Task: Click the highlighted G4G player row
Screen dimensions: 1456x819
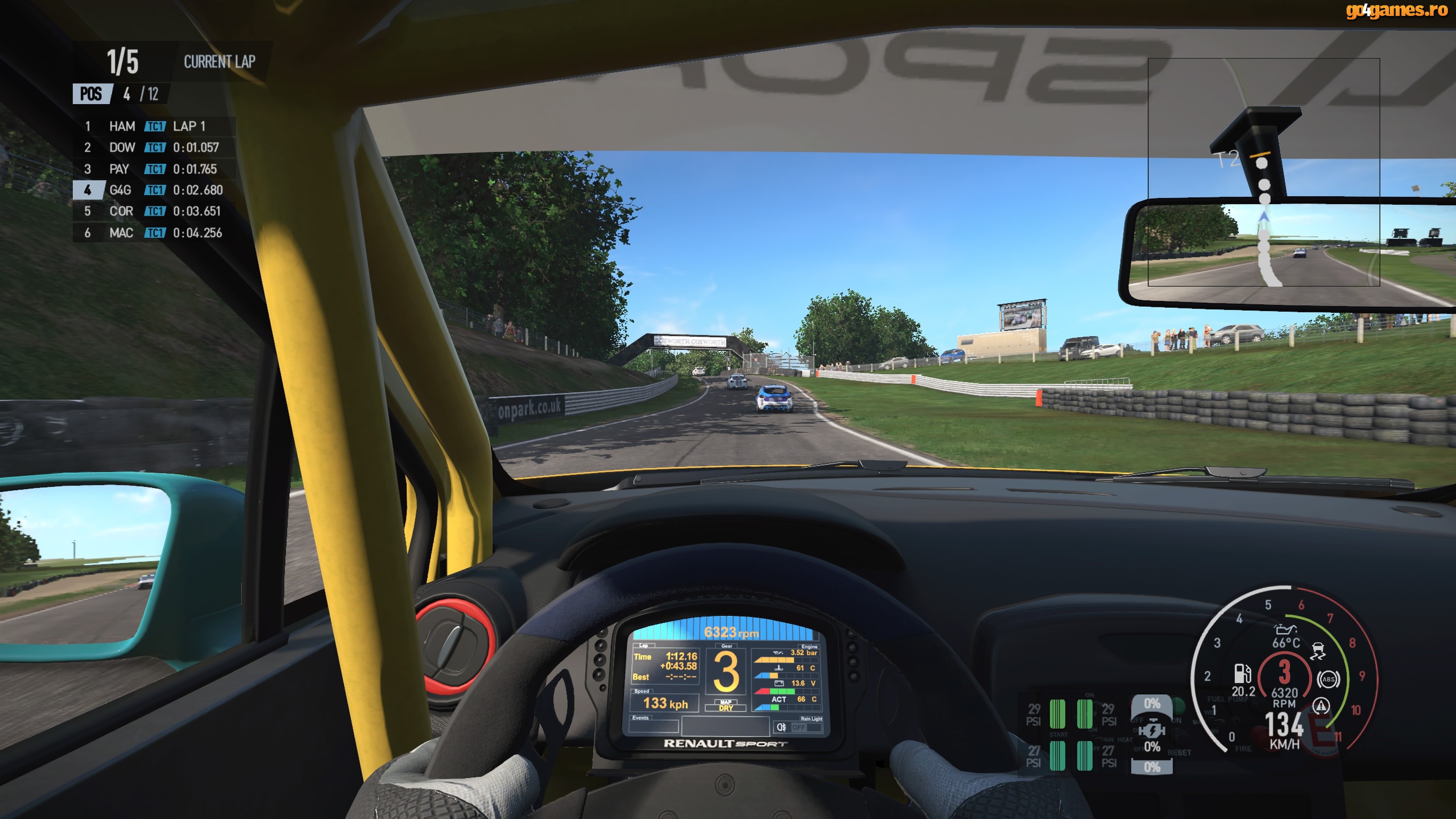Action: pos(152,190)
